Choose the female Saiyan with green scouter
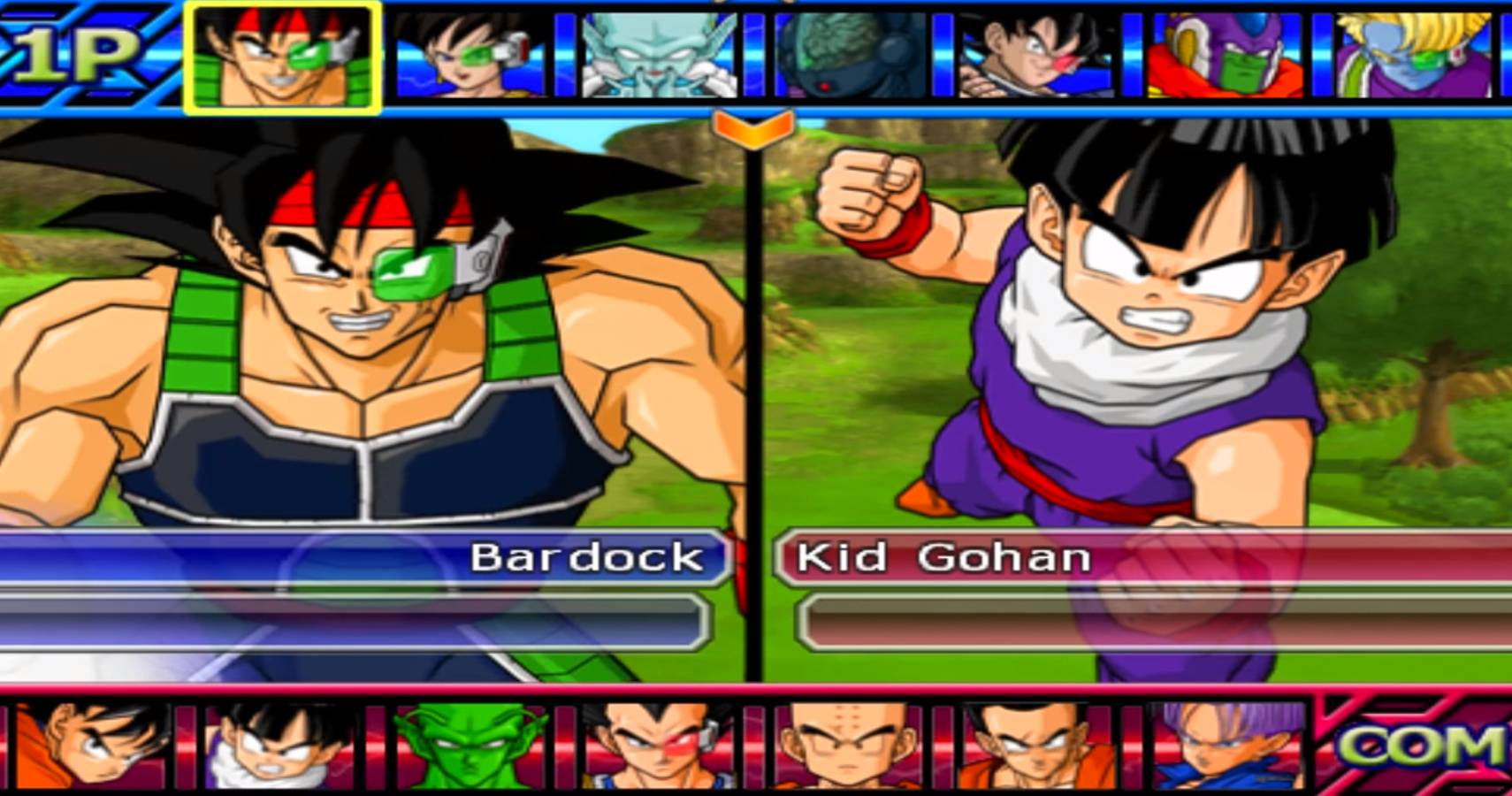1512x796 pixels. point(470,55)
